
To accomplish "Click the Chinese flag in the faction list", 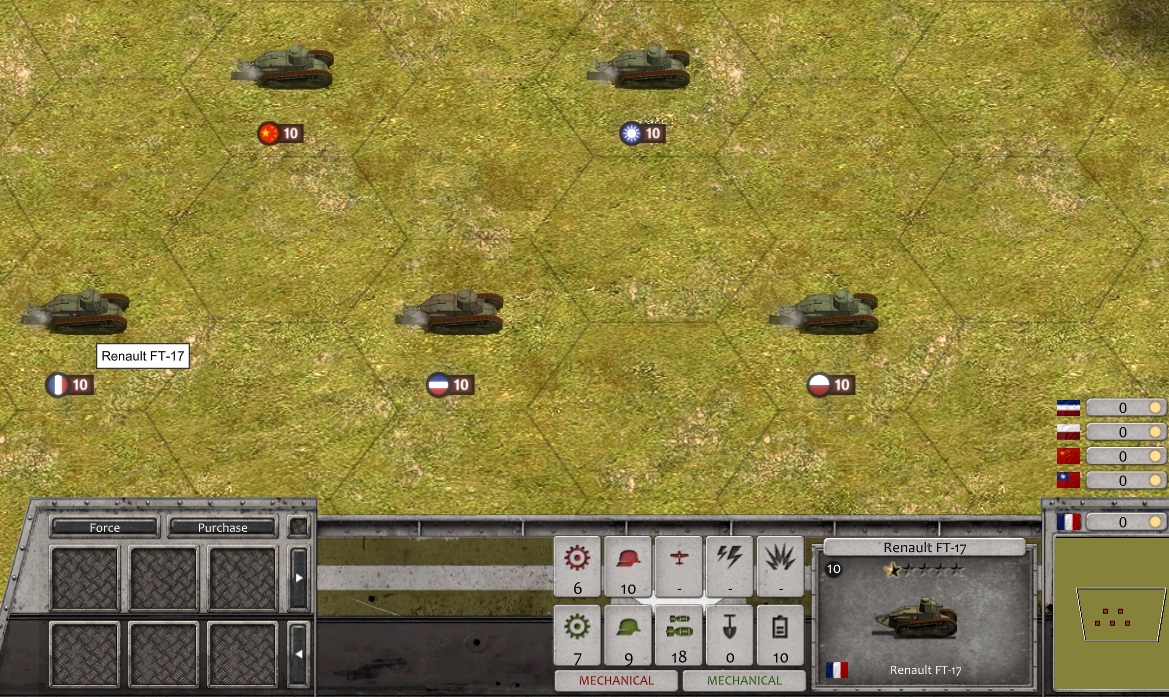I will 1069,456.
